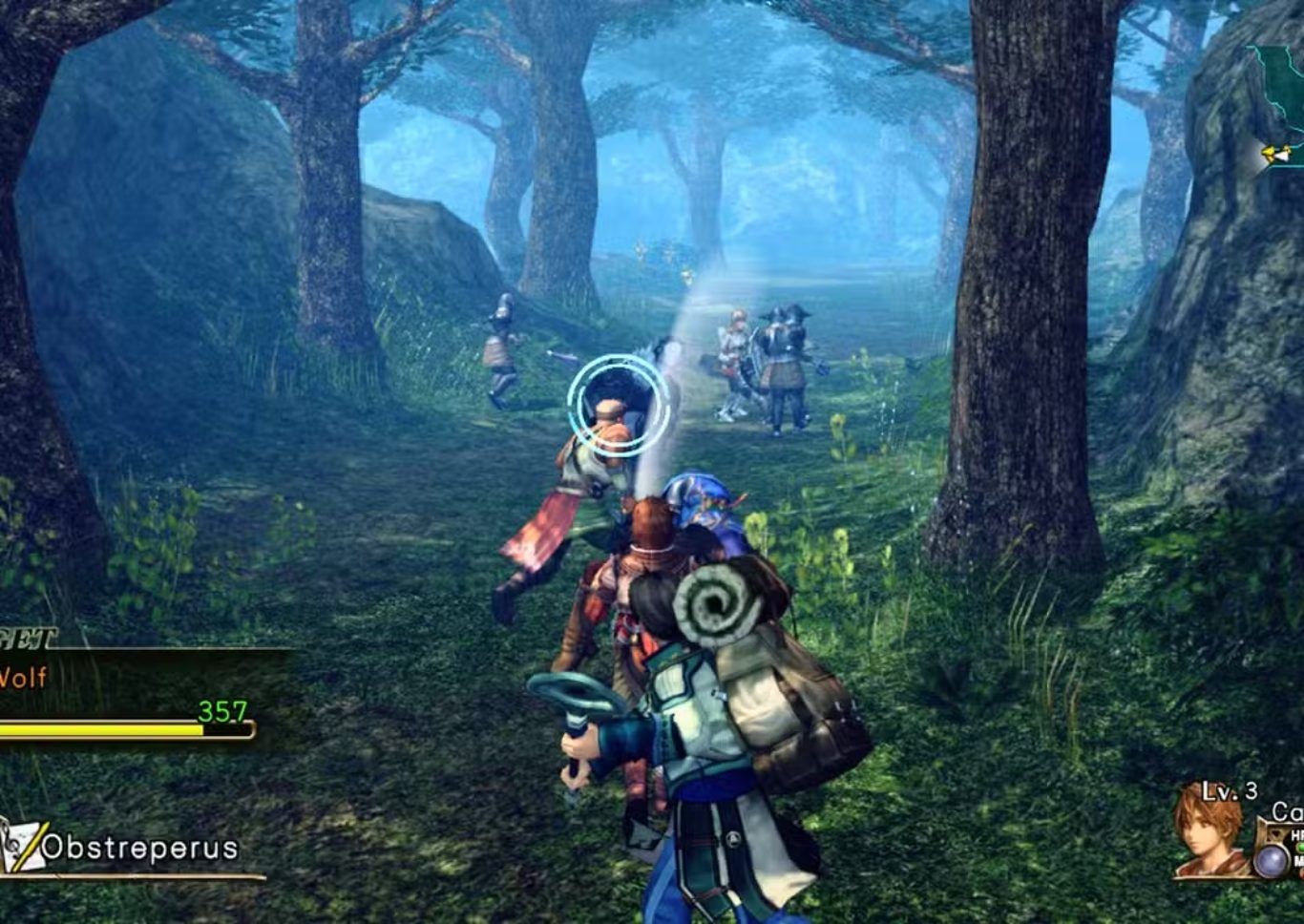Image resolution: width=1304 pixels, height=924 pixels.
Task: Click the Obstreperus skill icon
Action: tap(20, 847)
